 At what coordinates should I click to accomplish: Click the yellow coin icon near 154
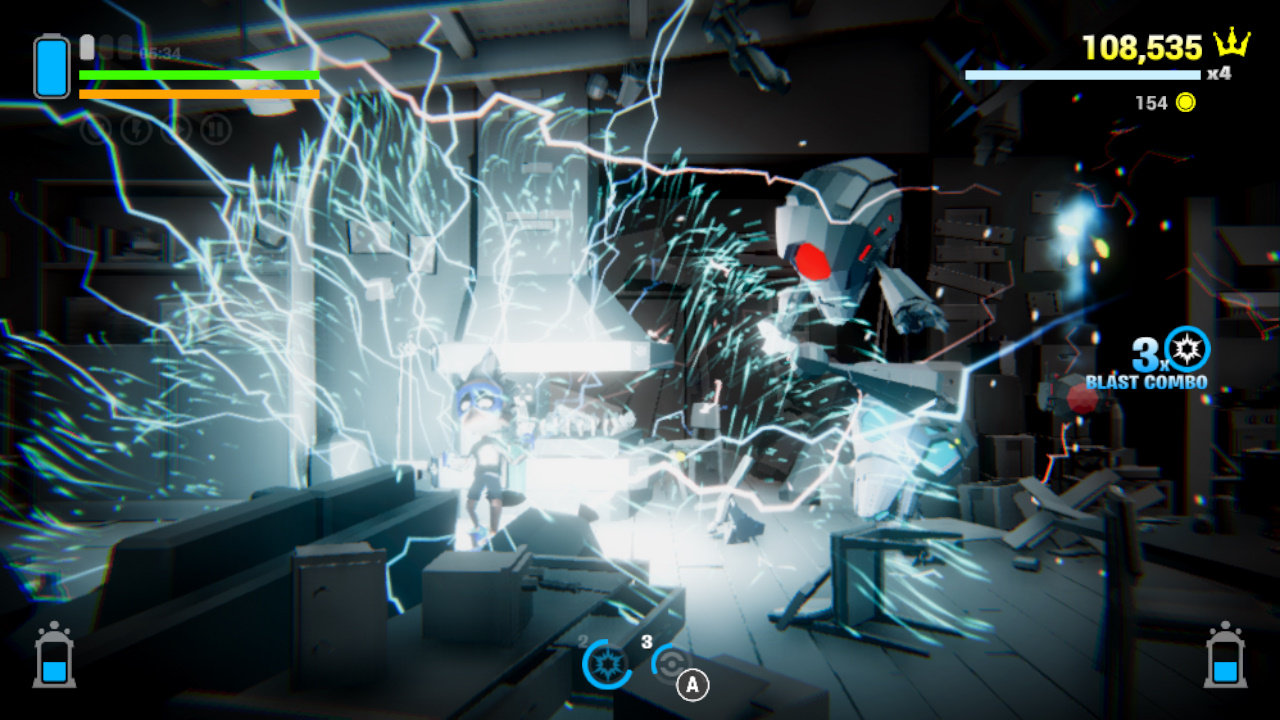point(1184,102)
